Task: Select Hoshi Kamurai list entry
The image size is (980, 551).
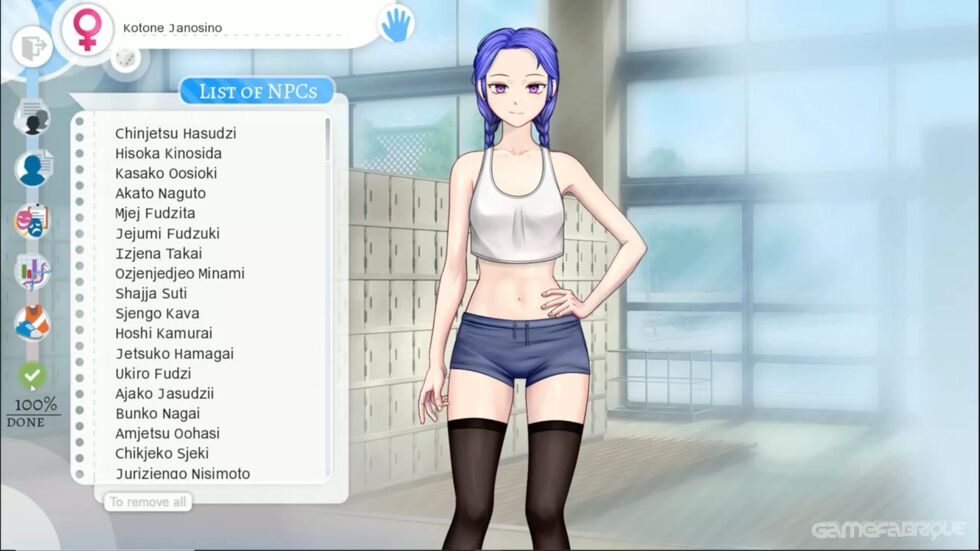Action: coord(163,333)
